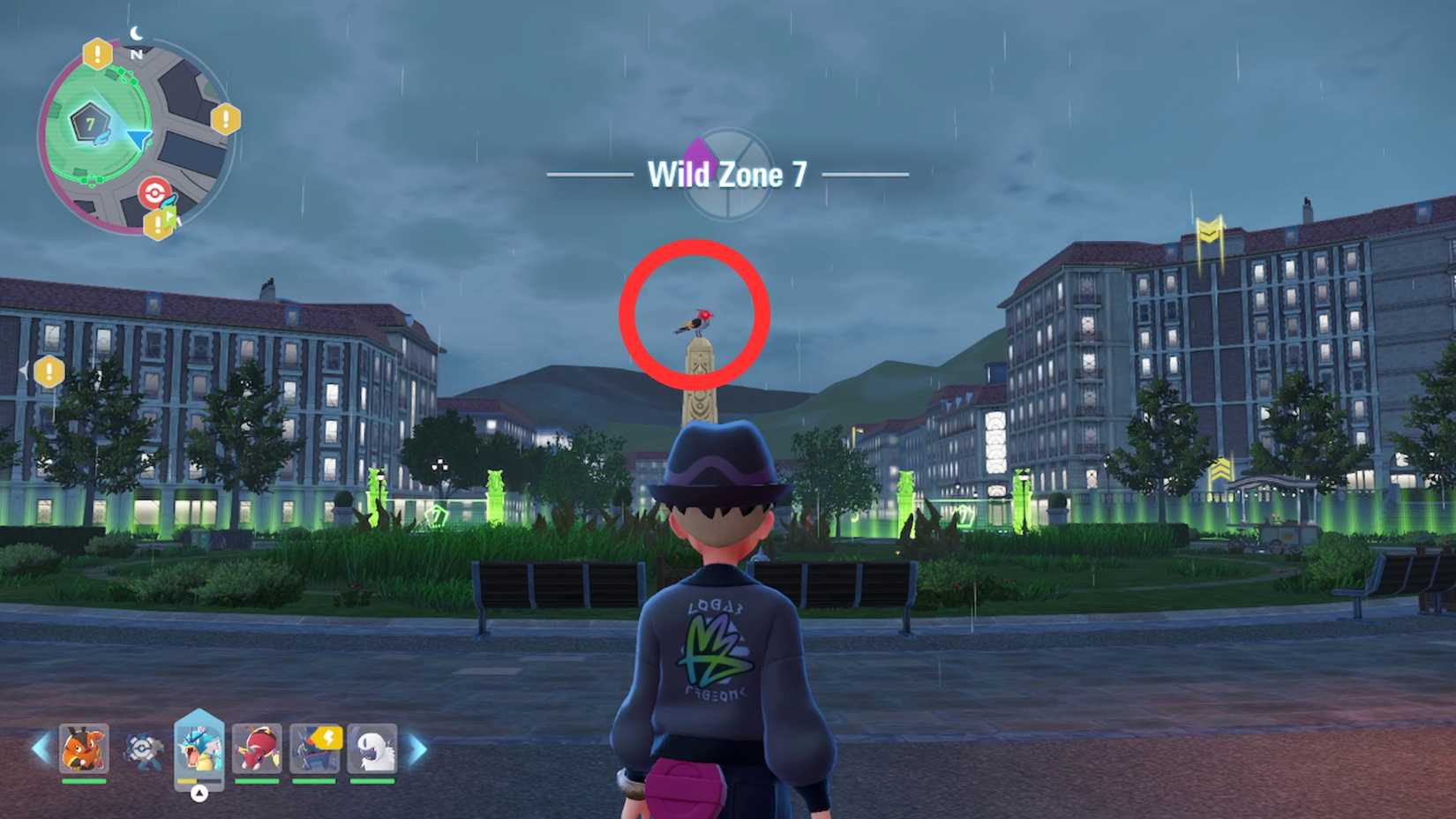Select the Wild Zone 7 pentagon on the minimap
Screen dimensions: 1456x819
[x=89, y=121]
